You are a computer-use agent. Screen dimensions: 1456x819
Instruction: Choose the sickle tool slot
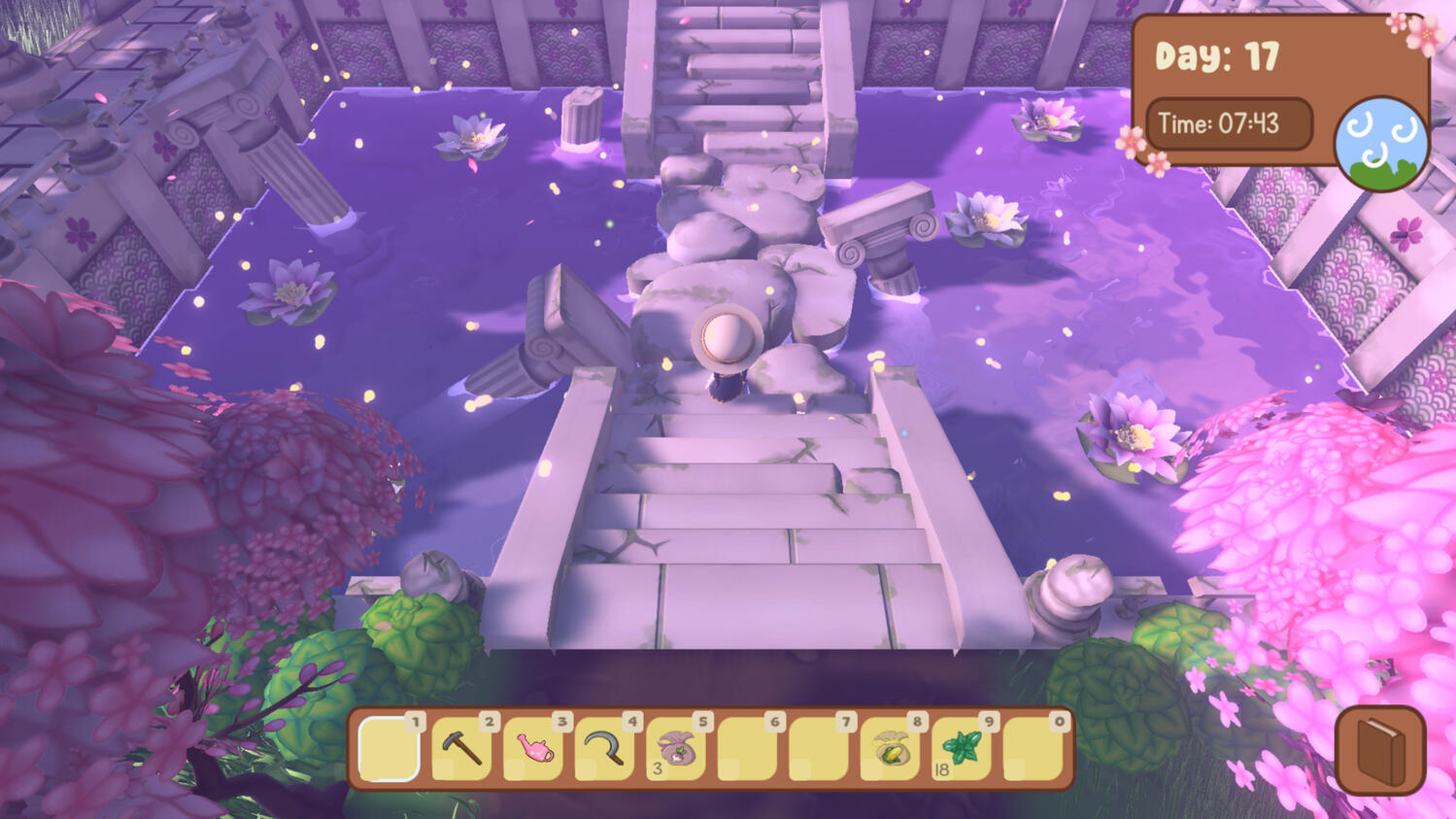coord(605,748)
